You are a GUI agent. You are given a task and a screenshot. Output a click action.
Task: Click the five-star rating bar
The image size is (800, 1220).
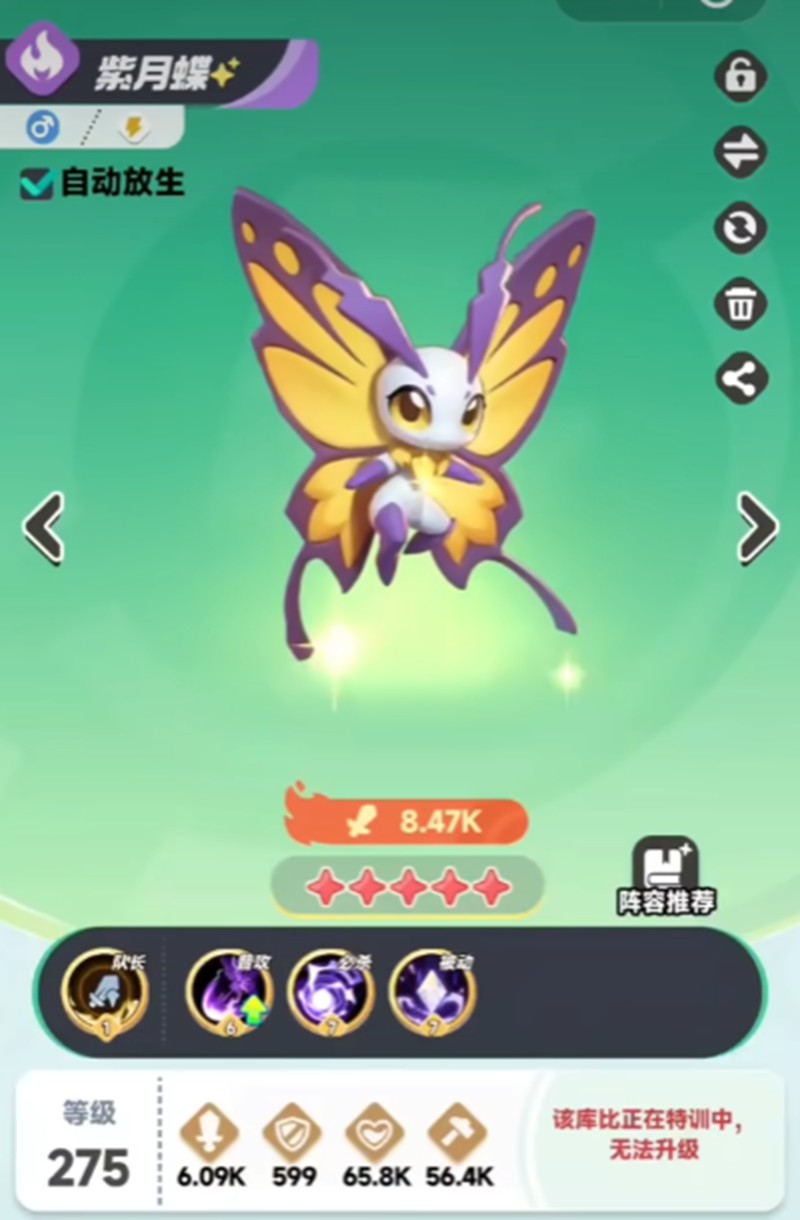coord(407,886)
